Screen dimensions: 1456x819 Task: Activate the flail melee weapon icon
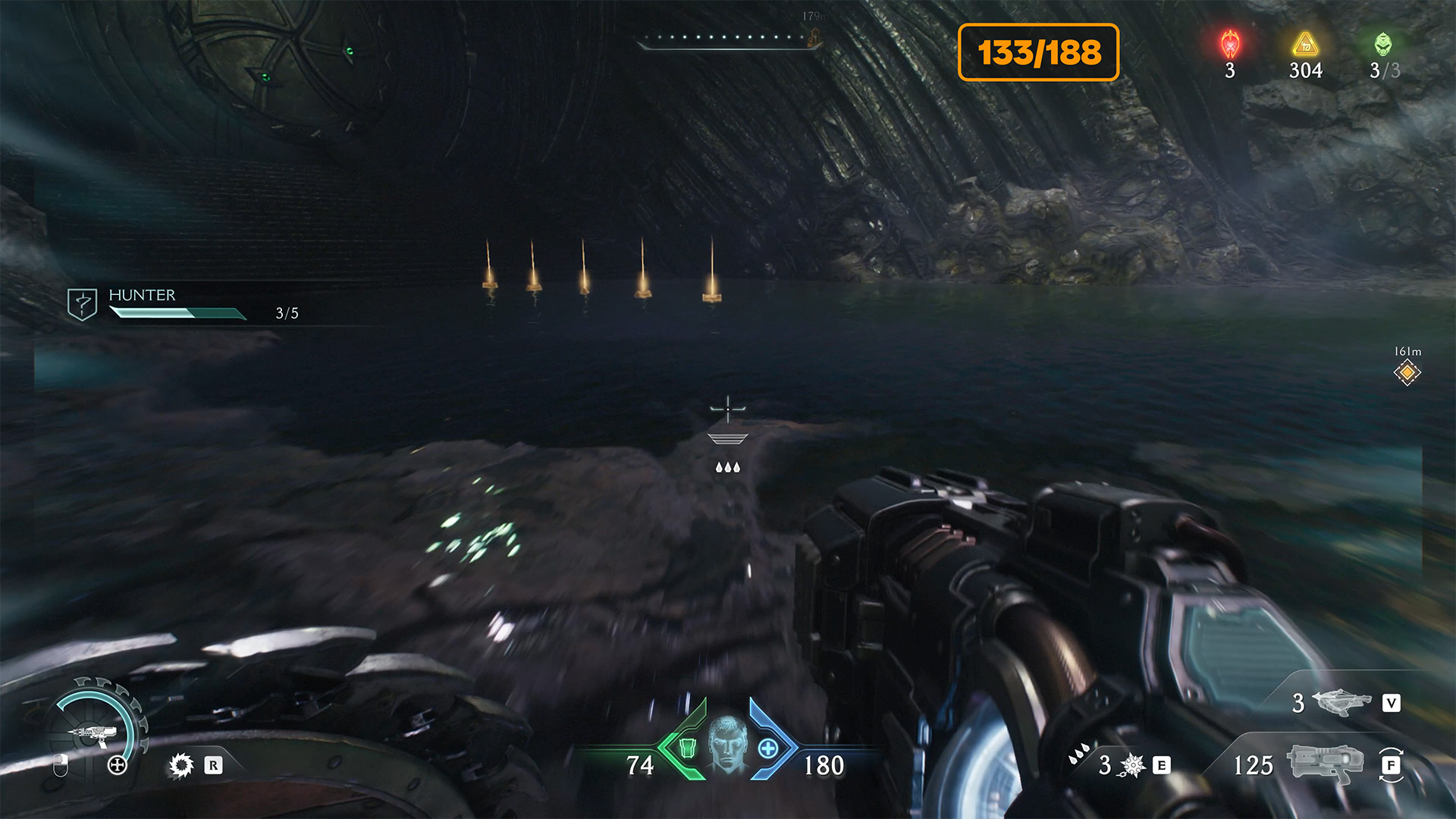click(1132, 765)
